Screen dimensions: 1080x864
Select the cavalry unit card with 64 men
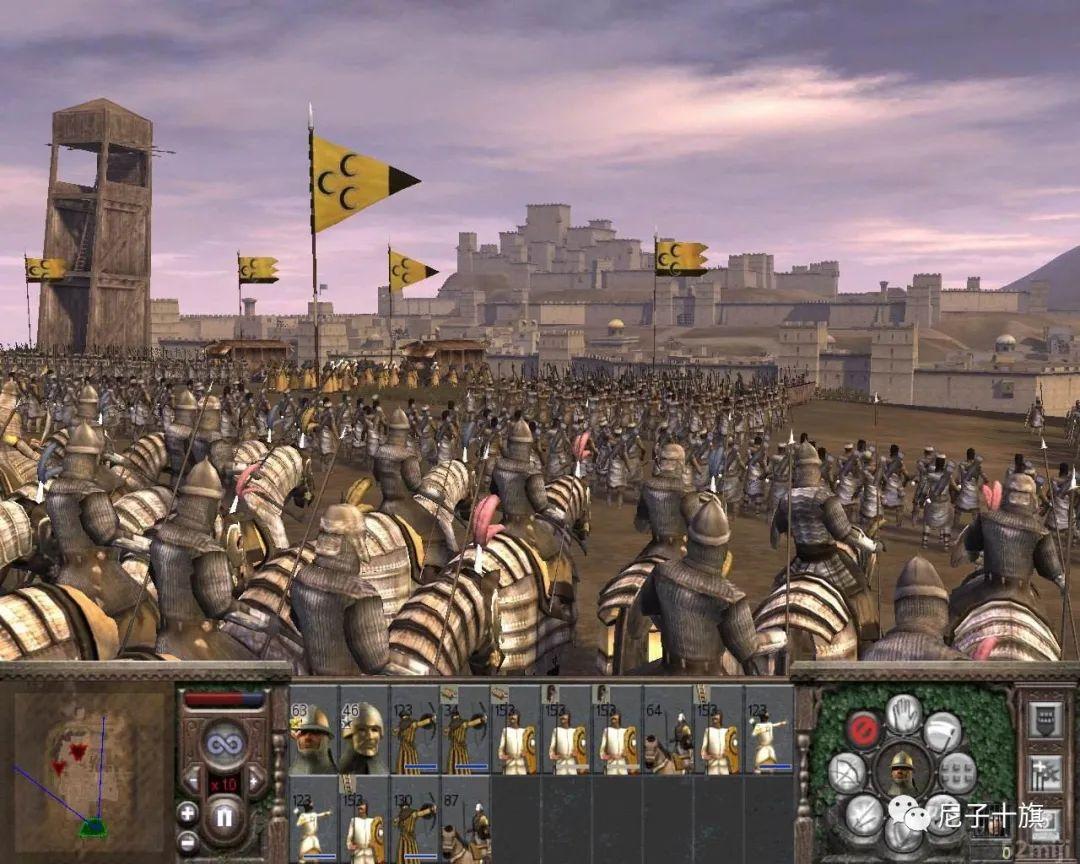pos(668,730)
